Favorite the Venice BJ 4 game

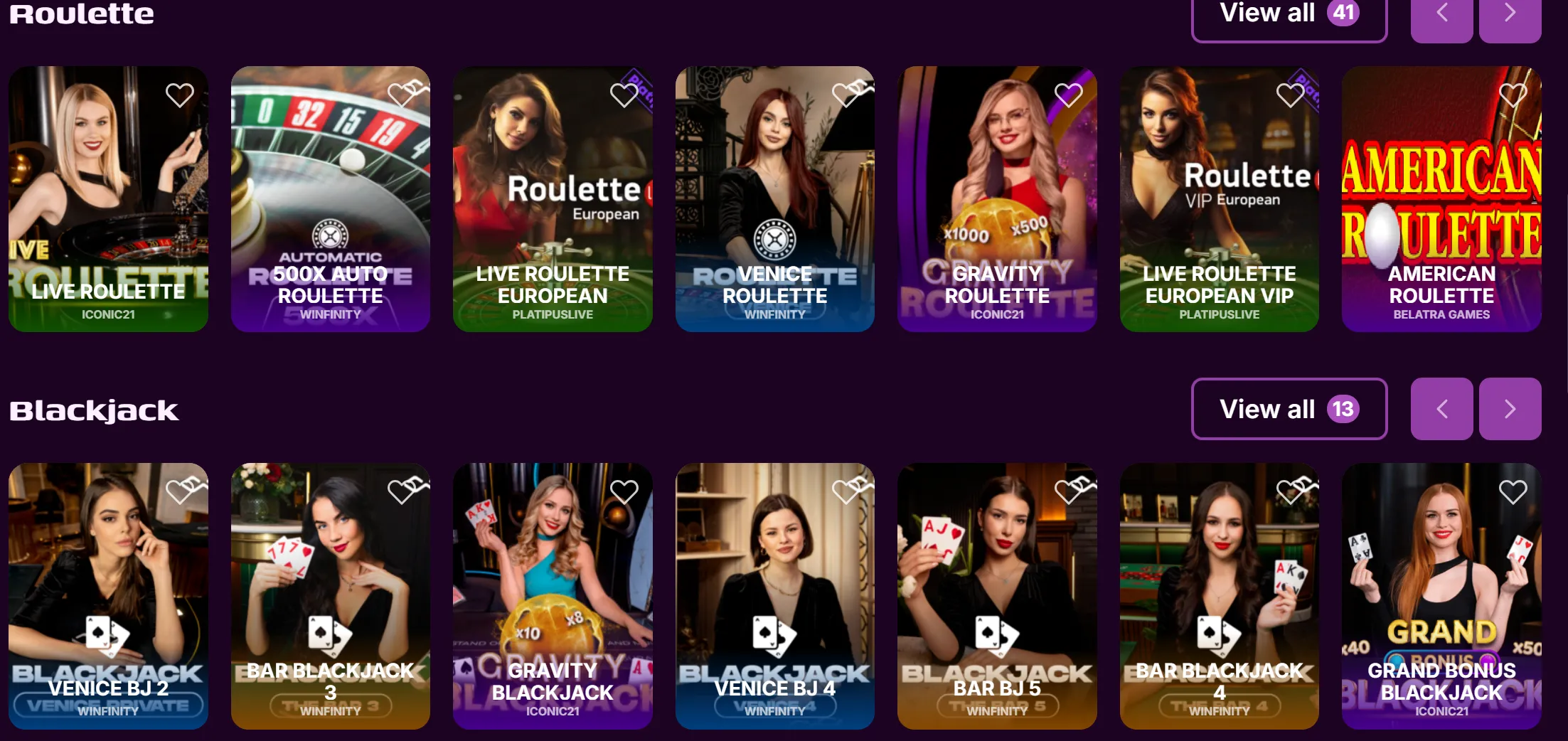846,491
